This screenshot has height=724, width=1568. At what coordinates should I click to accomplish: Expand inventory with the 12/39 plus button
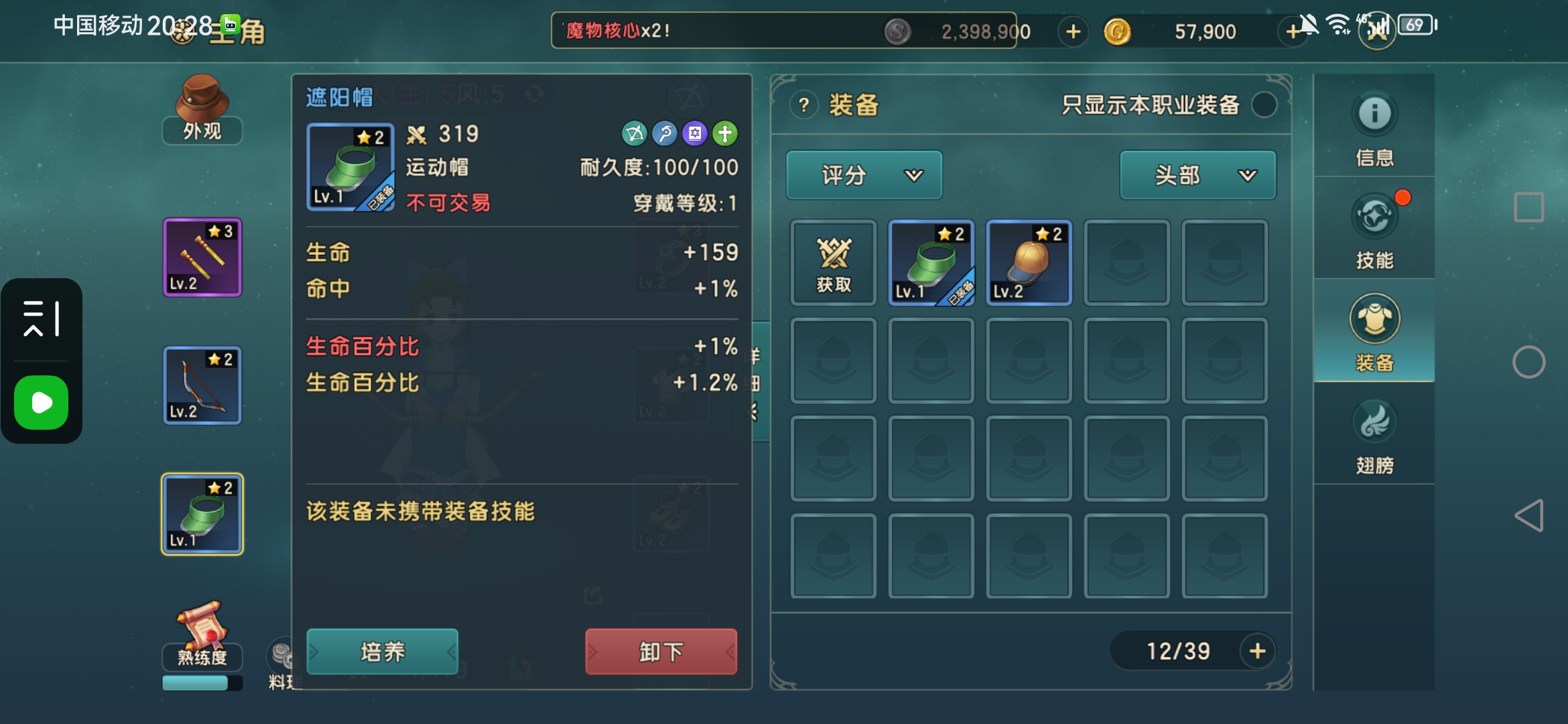coord(1258,650)
